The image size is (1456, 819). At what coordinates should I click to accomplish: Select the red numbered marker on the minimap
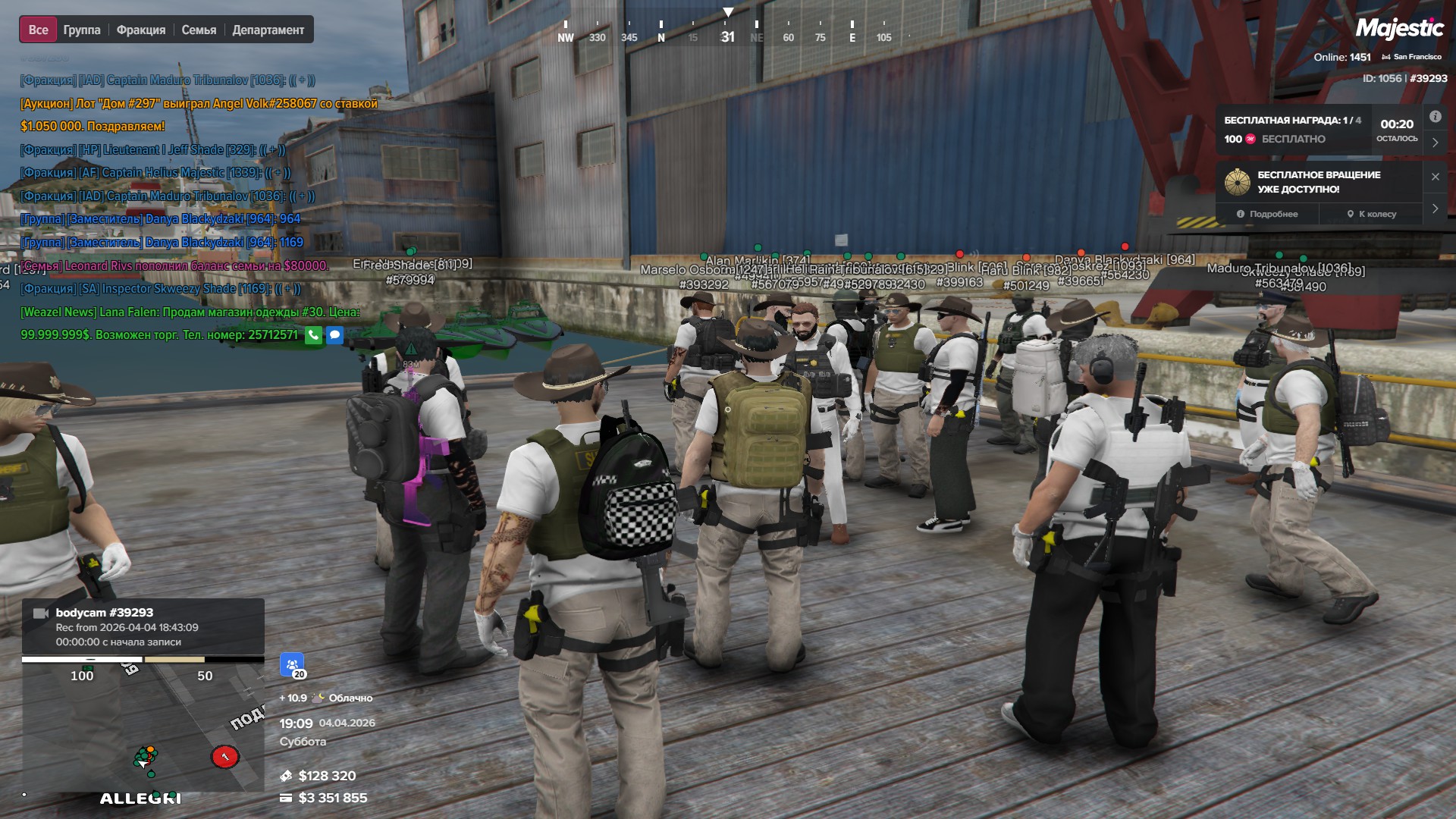pos(224,756)
